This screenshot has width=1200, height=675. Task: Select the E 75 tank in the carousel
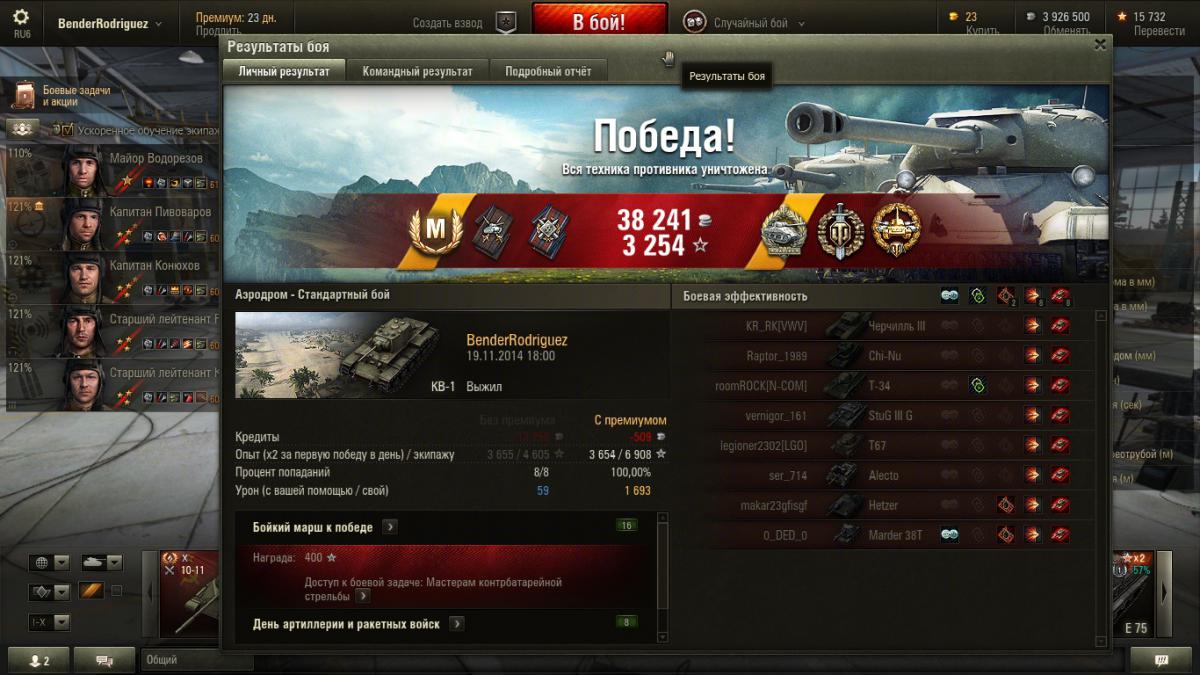tap(1134, 596)
